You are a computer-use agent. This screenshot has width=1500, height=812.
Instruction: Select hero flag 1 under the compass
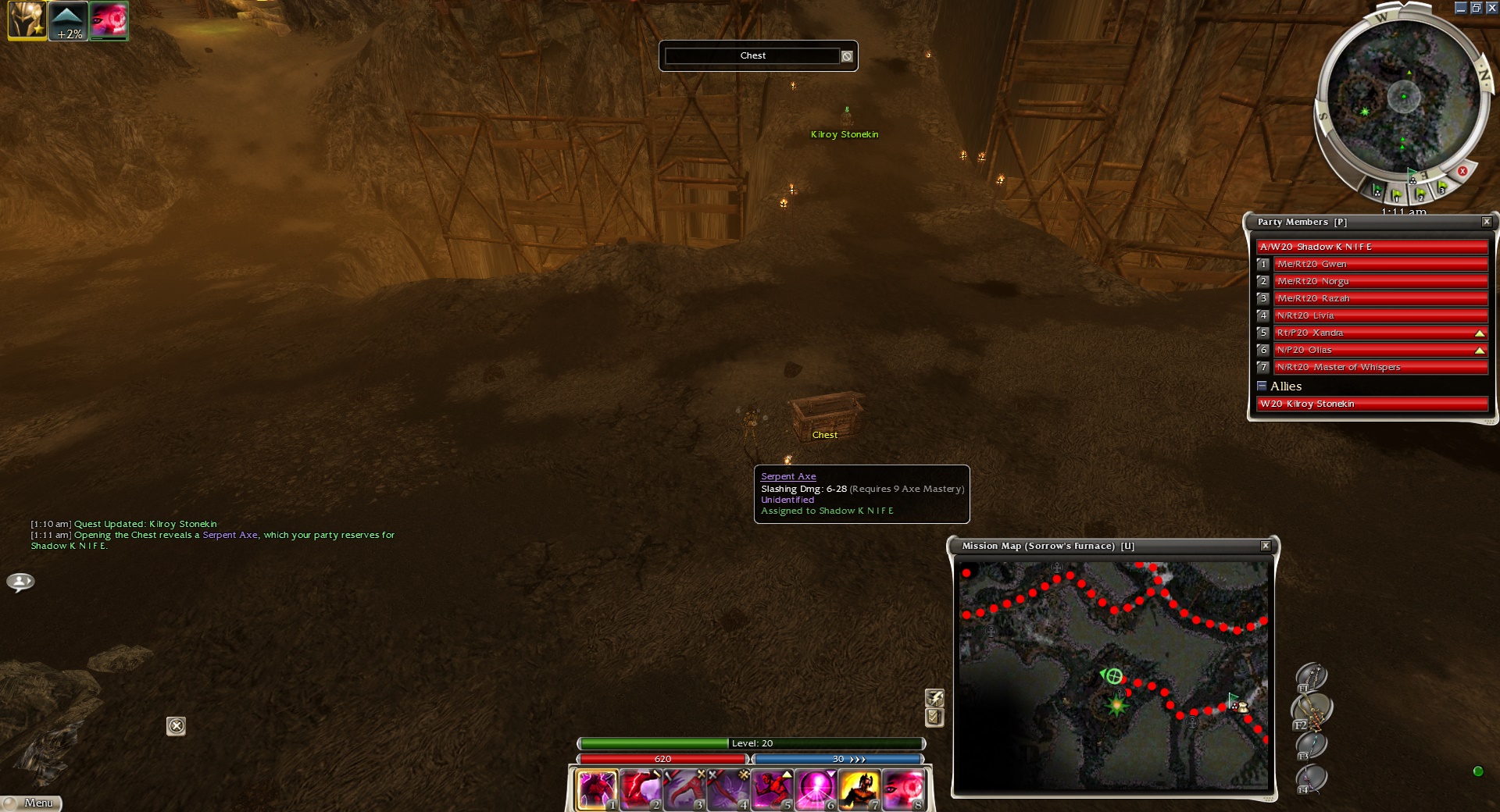pyautogui.click(x=1396, y=195)
